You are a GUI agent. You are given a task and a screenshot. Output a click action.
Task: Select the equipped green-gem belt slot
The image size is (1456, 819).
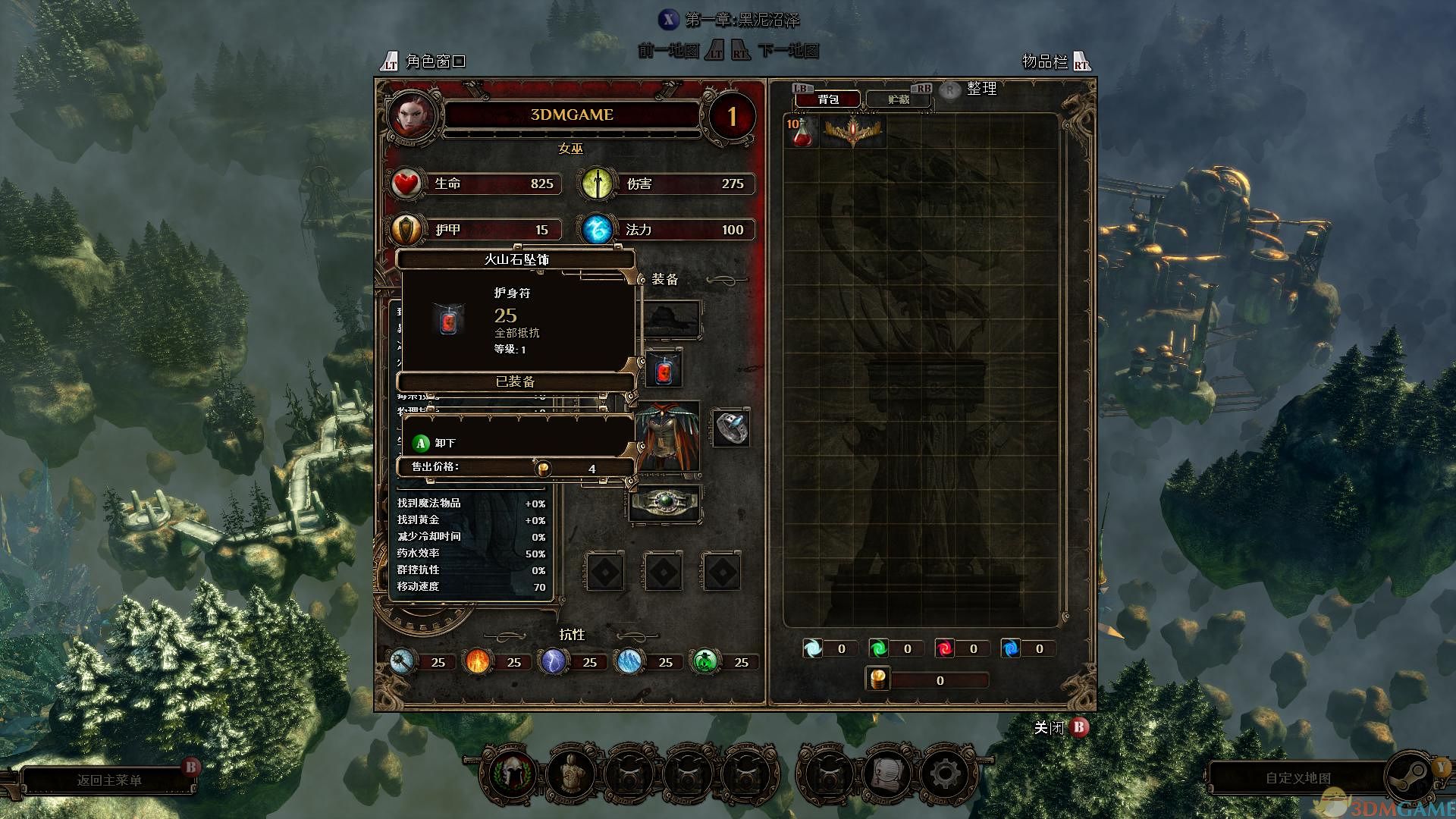coord(664,504)
